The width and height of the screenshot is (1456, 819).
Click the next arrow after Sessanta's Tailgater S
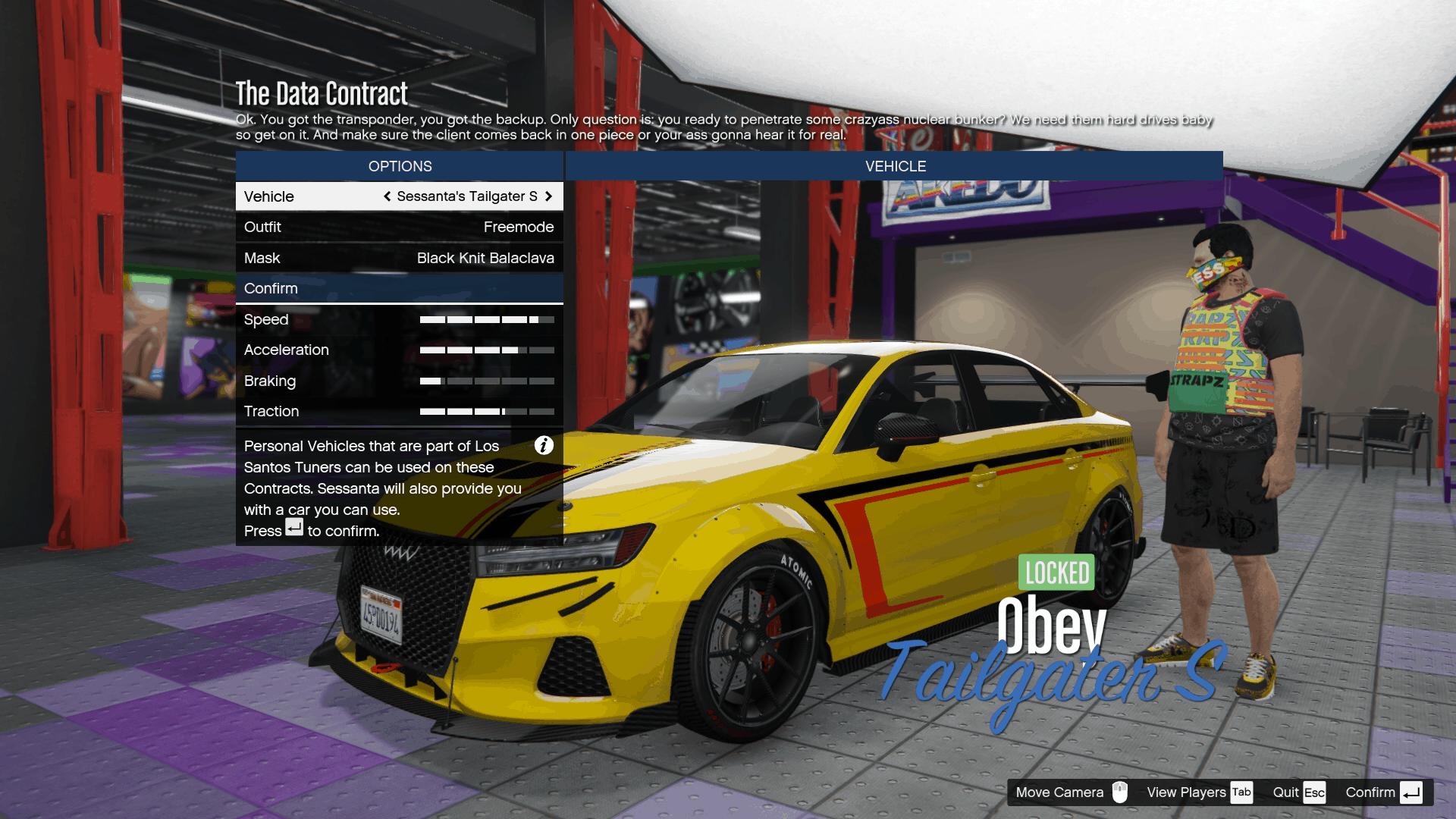tap(550, 196)
